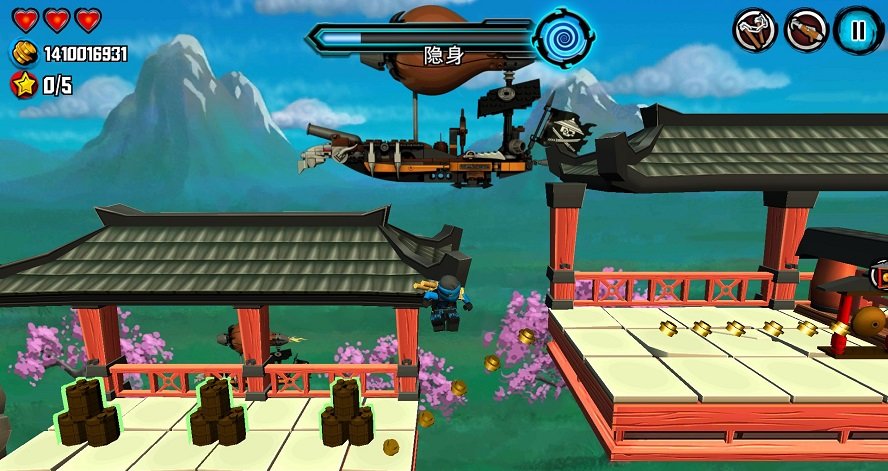Select the nunchucks weapon icon

click(x=756, y=30)
